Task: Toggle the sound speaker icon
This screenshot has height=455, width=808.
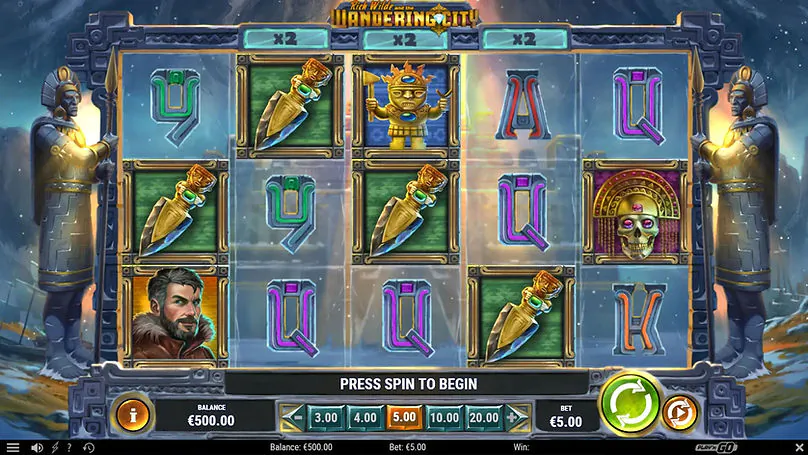Action: [37, 447]
